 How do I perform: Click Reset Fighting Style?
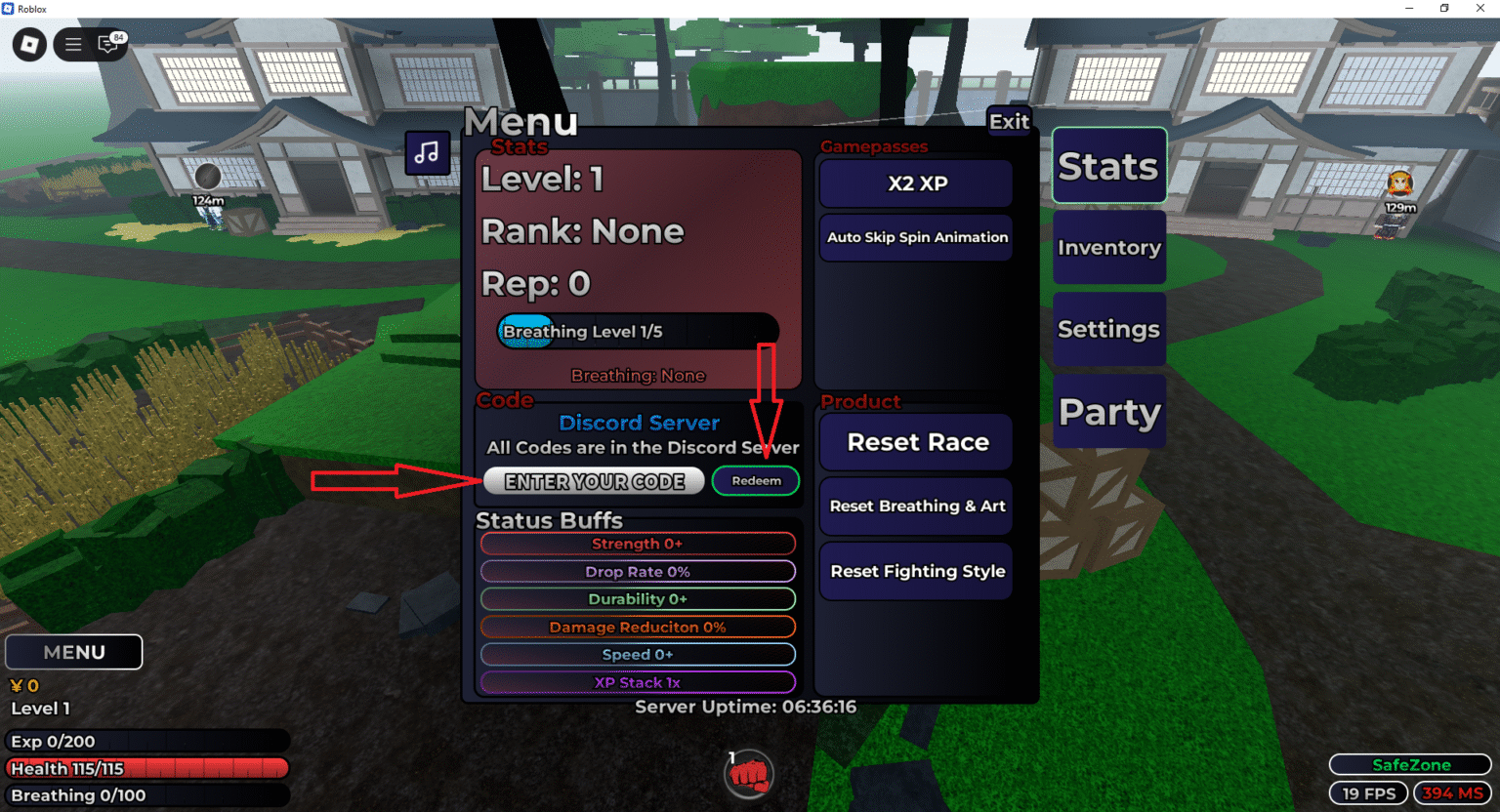tap(915, 571)
